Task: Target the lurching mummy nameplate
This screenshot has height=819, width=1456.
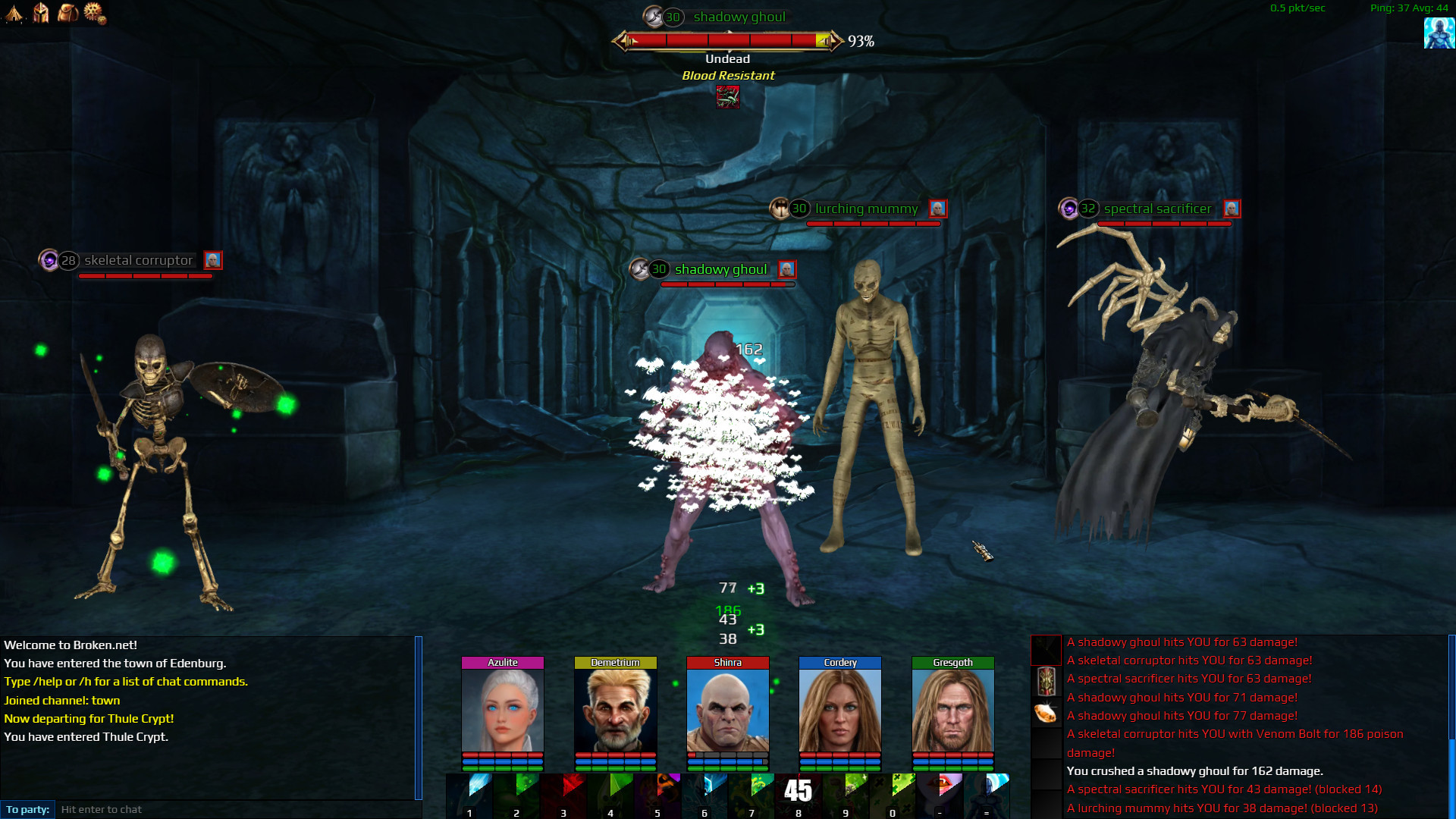Action: click(866, 209)
